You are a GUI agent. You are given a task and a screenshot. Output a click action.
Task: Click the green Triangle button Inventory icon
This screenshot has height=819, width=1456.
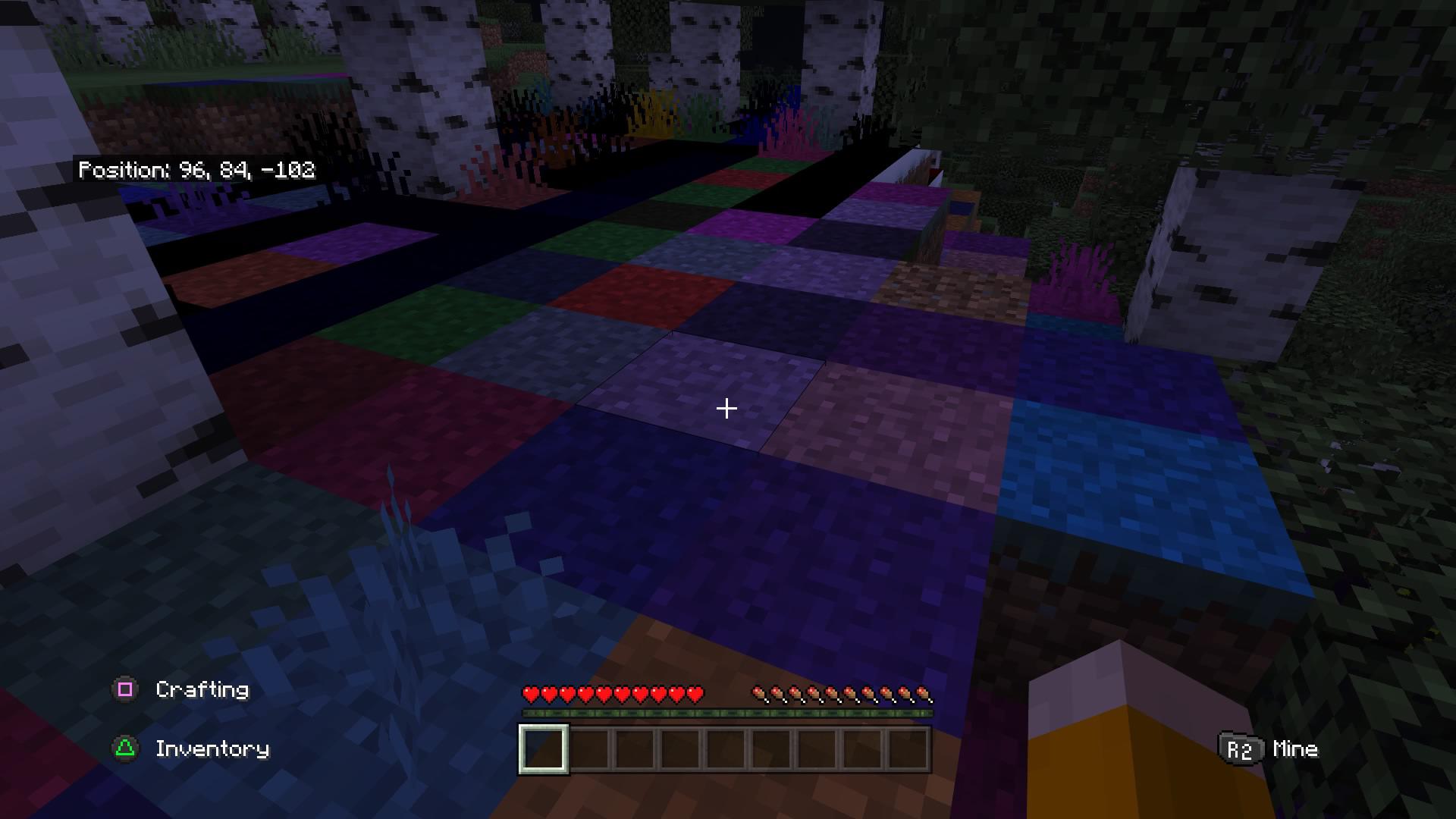pos(126,748)
